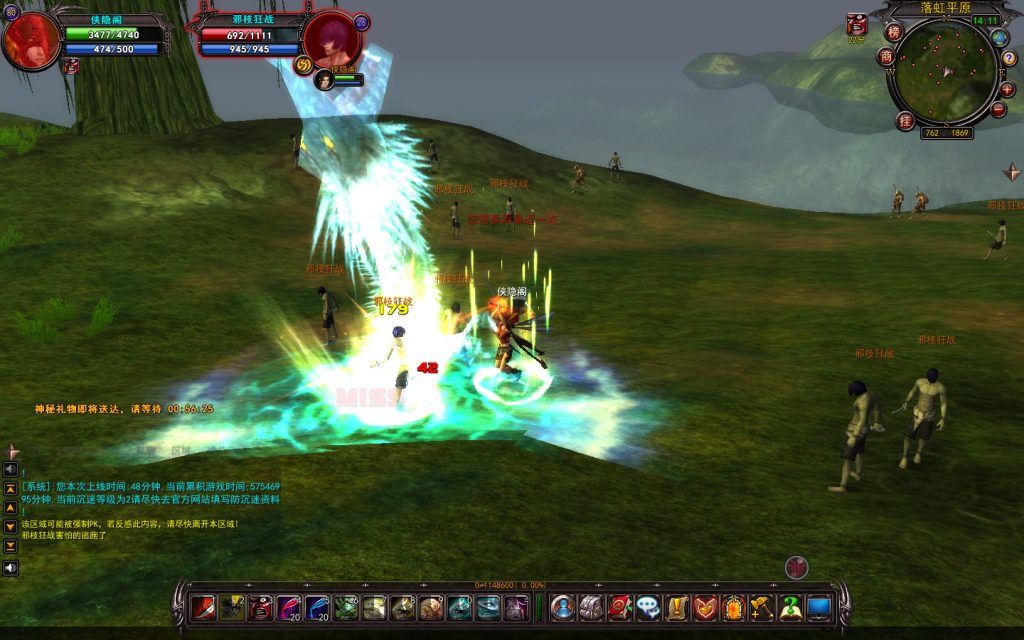Open the world map globe icon
Screen dimensions: 1024x640
(998, 38)
